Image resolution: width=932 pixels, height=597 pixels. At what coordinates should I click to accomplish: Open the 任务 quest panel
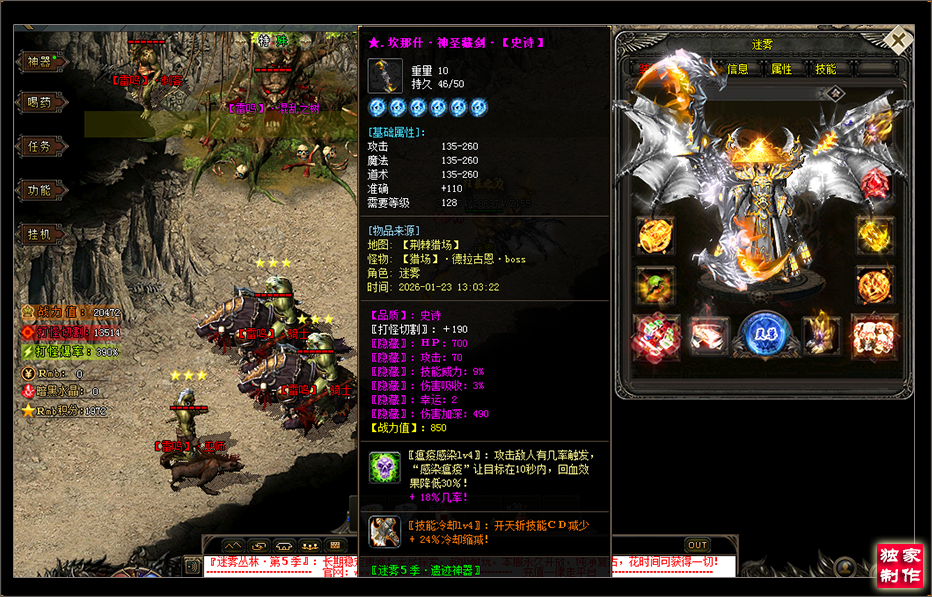pyautogui.click(x=40, y=146)
